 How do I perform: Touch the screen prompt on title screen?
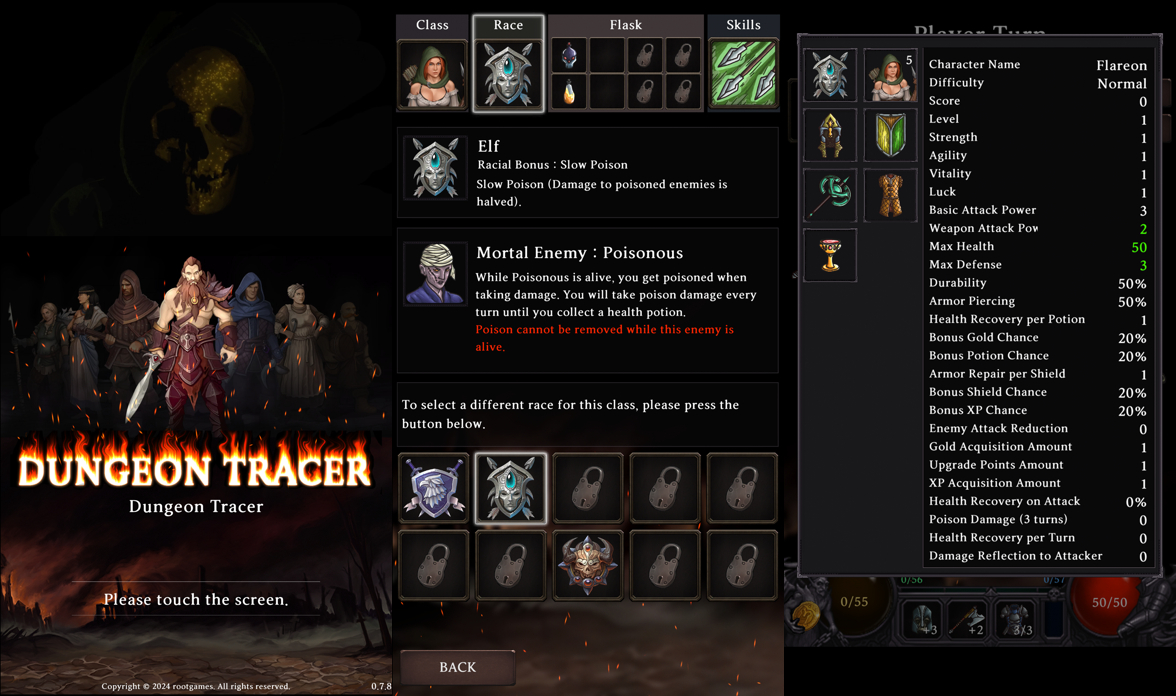pos(196,600)
